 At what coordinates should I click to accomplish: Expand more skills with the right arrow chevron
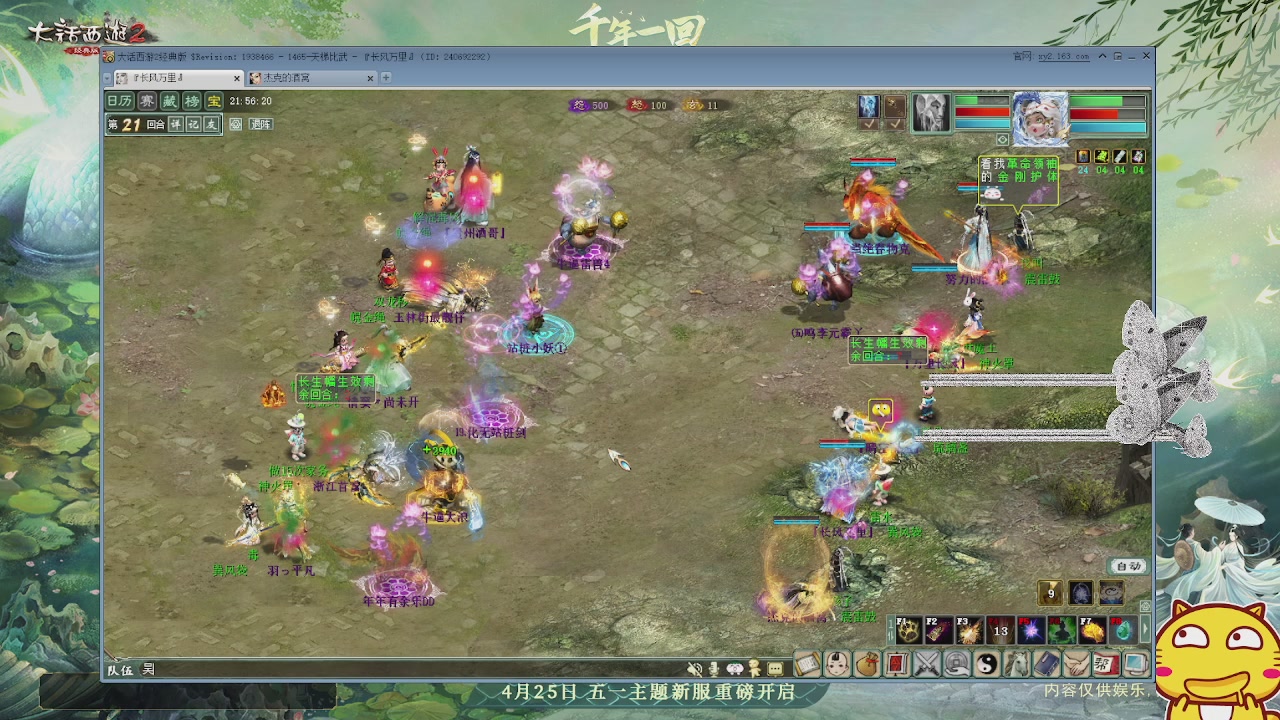1146,629
